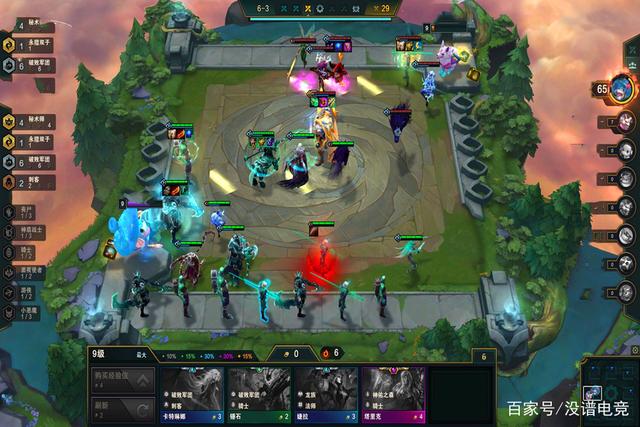This screenshot has height=427, width=640.
Task: Click the buy experience (购买经验值) button
Action: (x=123, y=381)
